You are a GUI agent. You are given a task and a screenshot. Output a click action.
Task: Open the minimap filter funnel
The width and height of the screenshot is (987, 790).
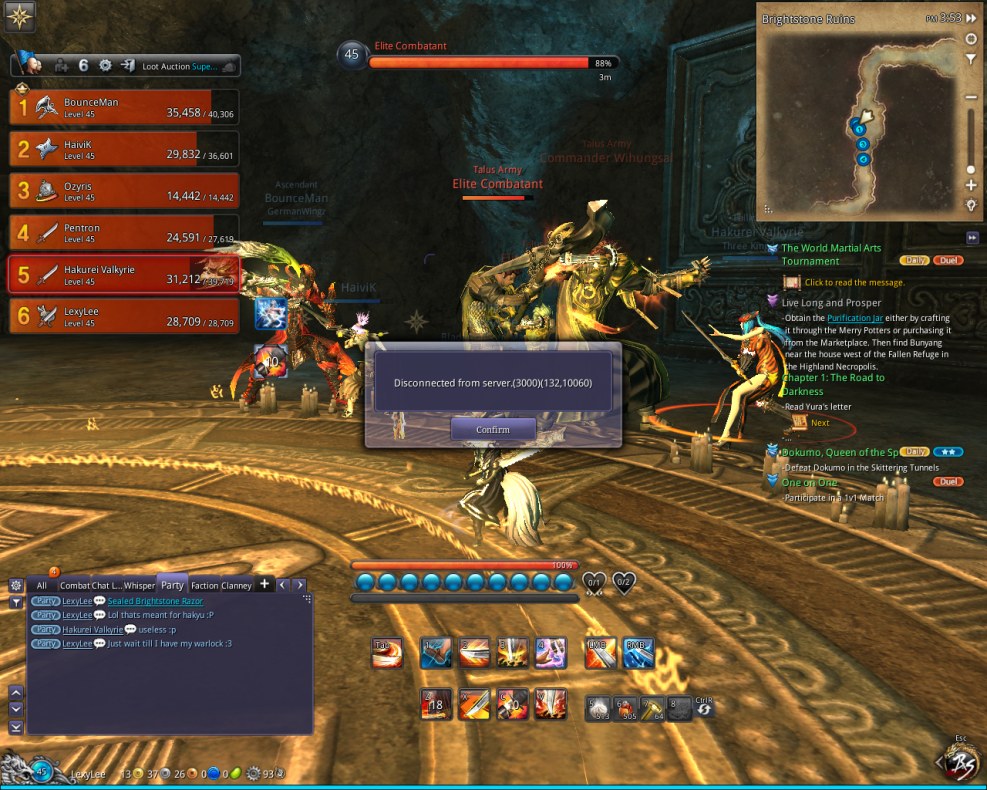tap(970, 60)
